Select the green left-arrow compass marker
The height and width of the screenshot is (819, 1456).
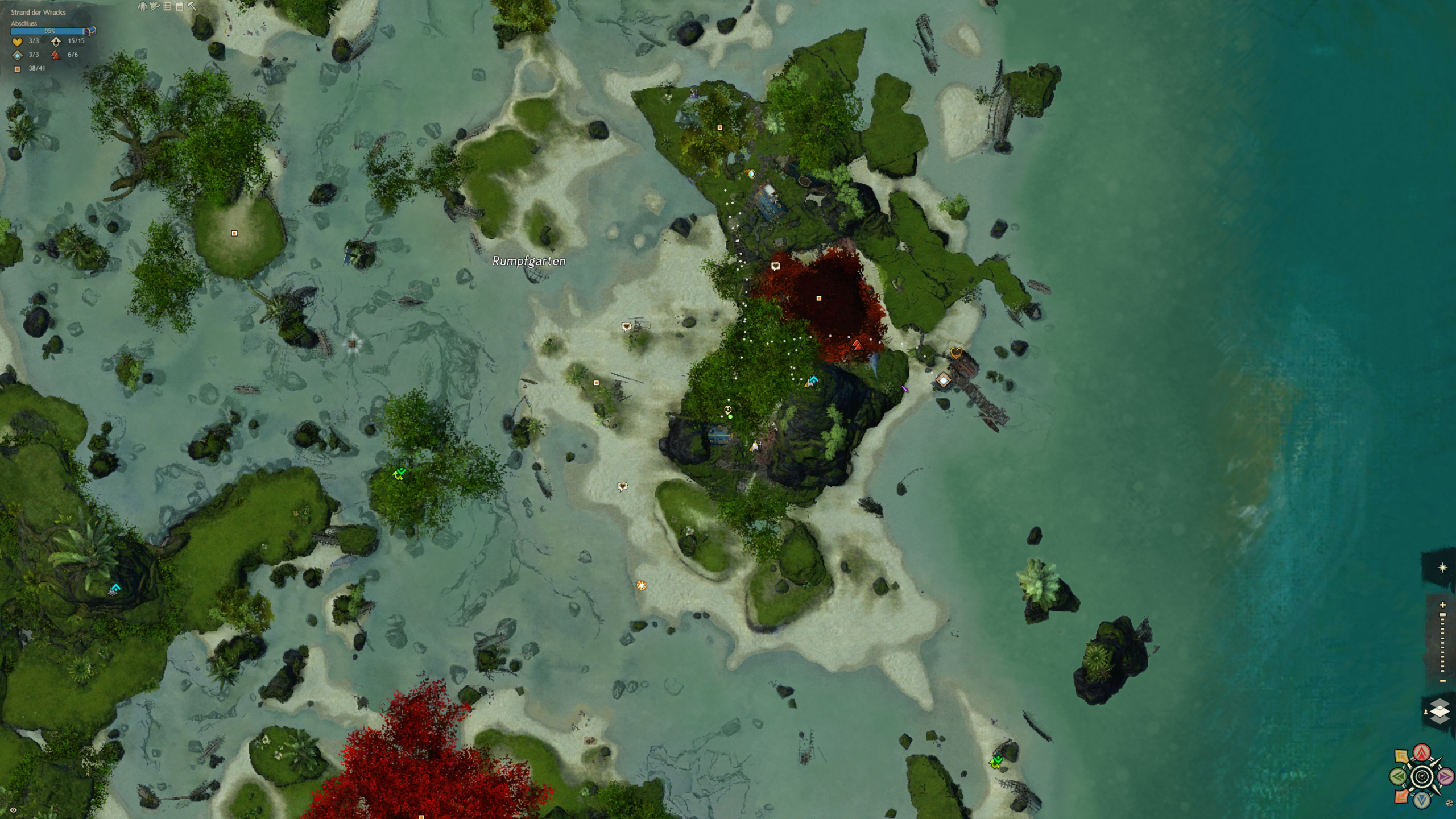(x=1398, y=776)
